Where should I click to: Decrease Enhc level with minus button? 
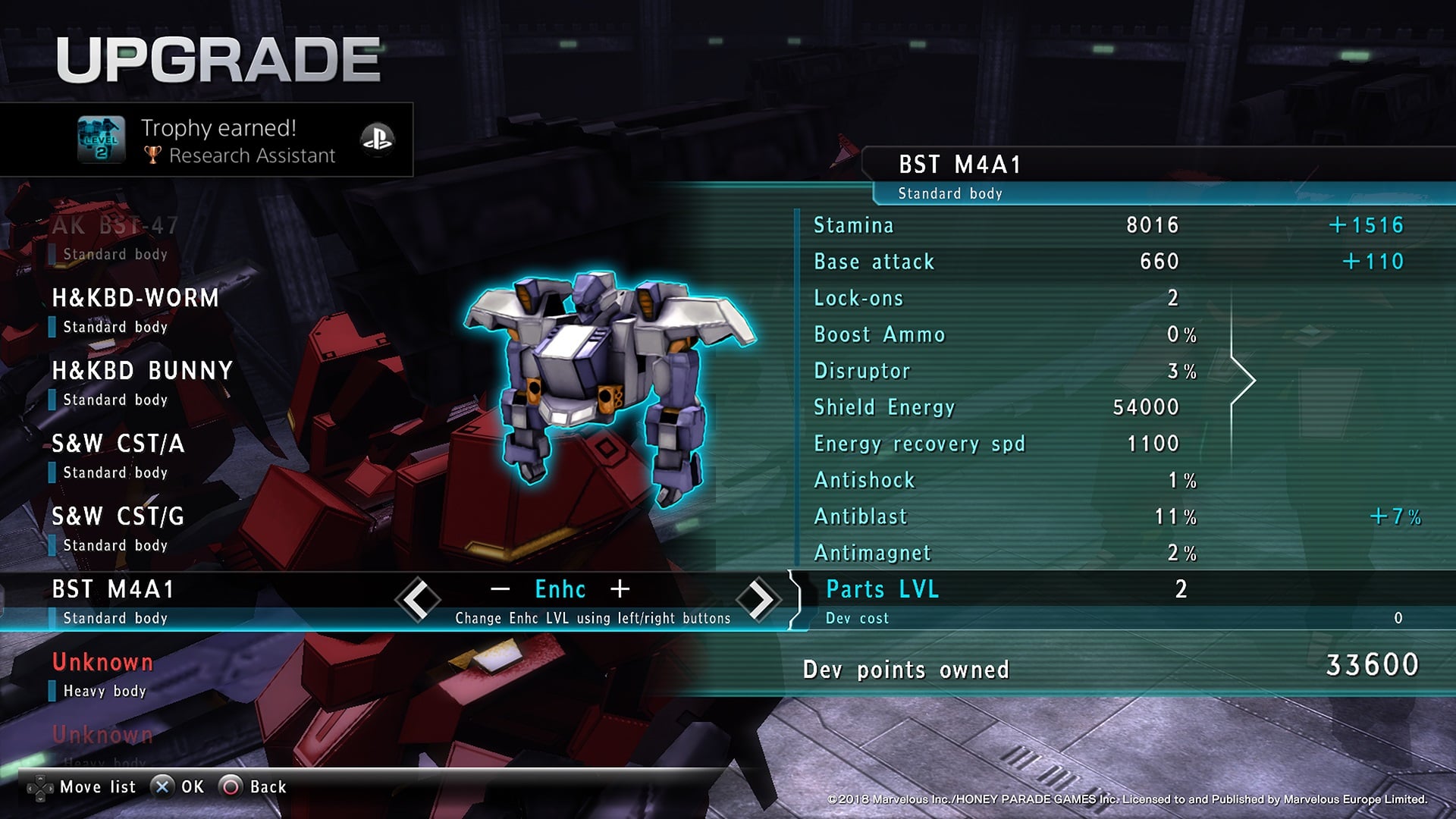[x=500, y=589]
